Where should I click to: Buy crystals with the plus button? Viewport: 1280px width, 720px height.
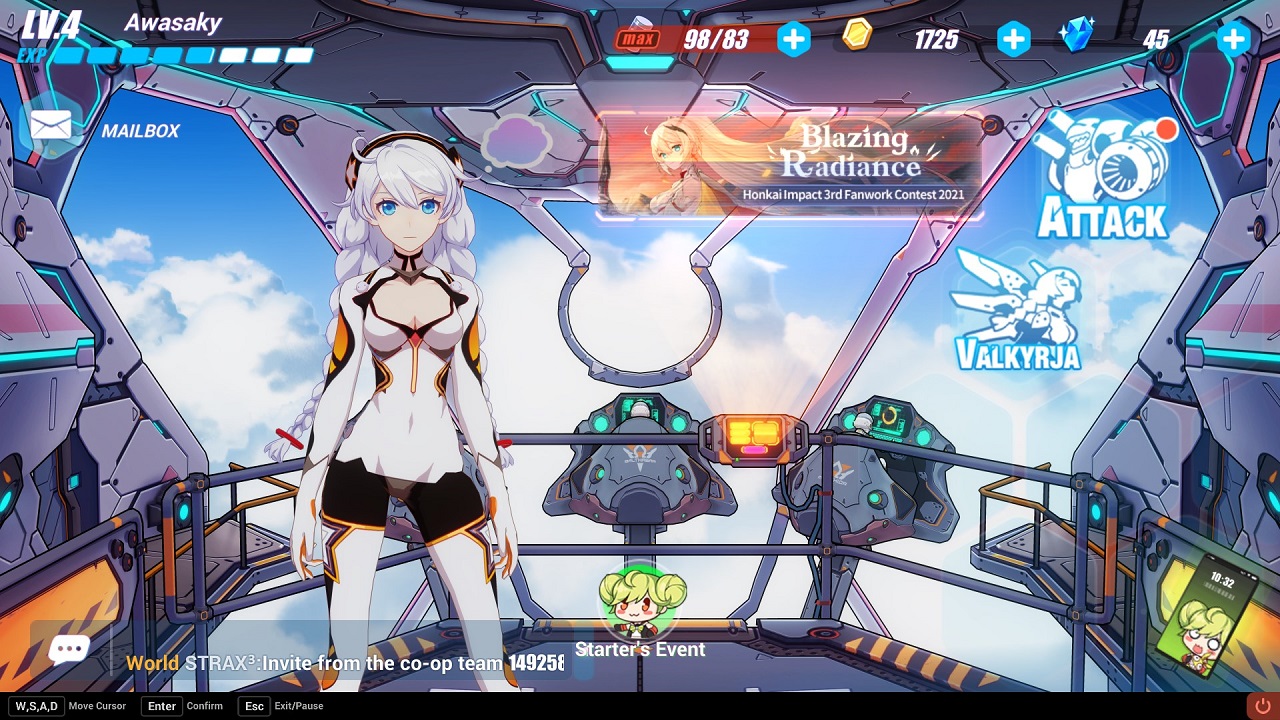(1233, 39)
